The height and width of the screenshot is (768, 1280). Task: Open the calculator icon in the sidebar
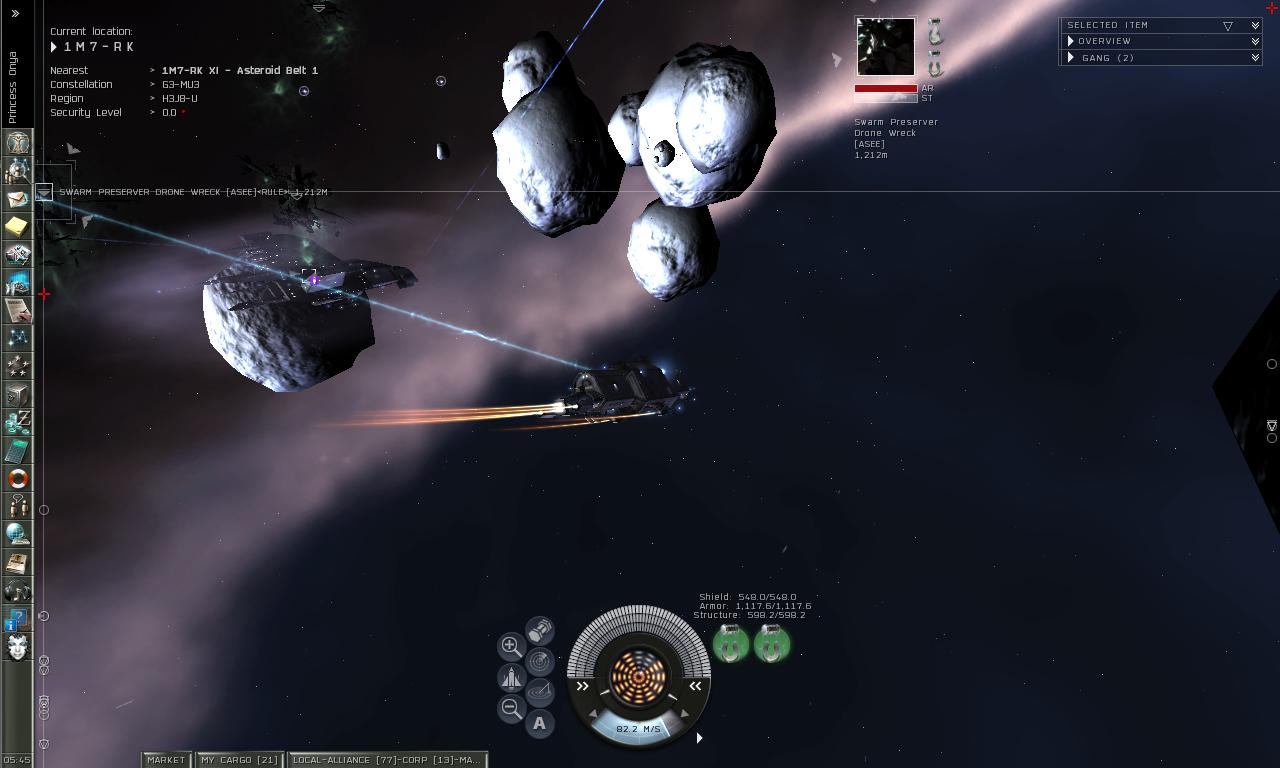(18, 451)
